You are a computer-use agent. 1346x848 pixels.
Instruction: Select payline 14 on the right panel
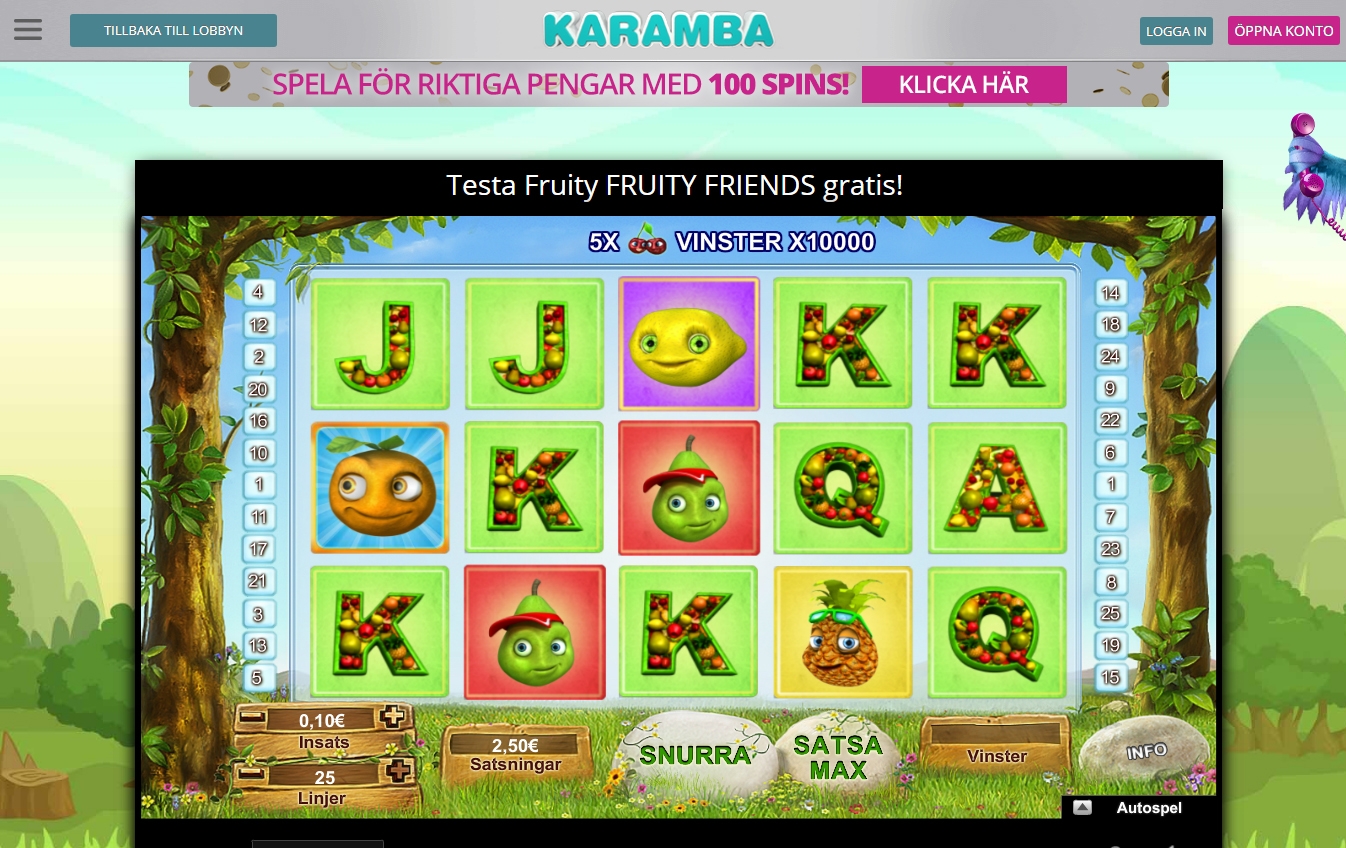point(1110,292)
